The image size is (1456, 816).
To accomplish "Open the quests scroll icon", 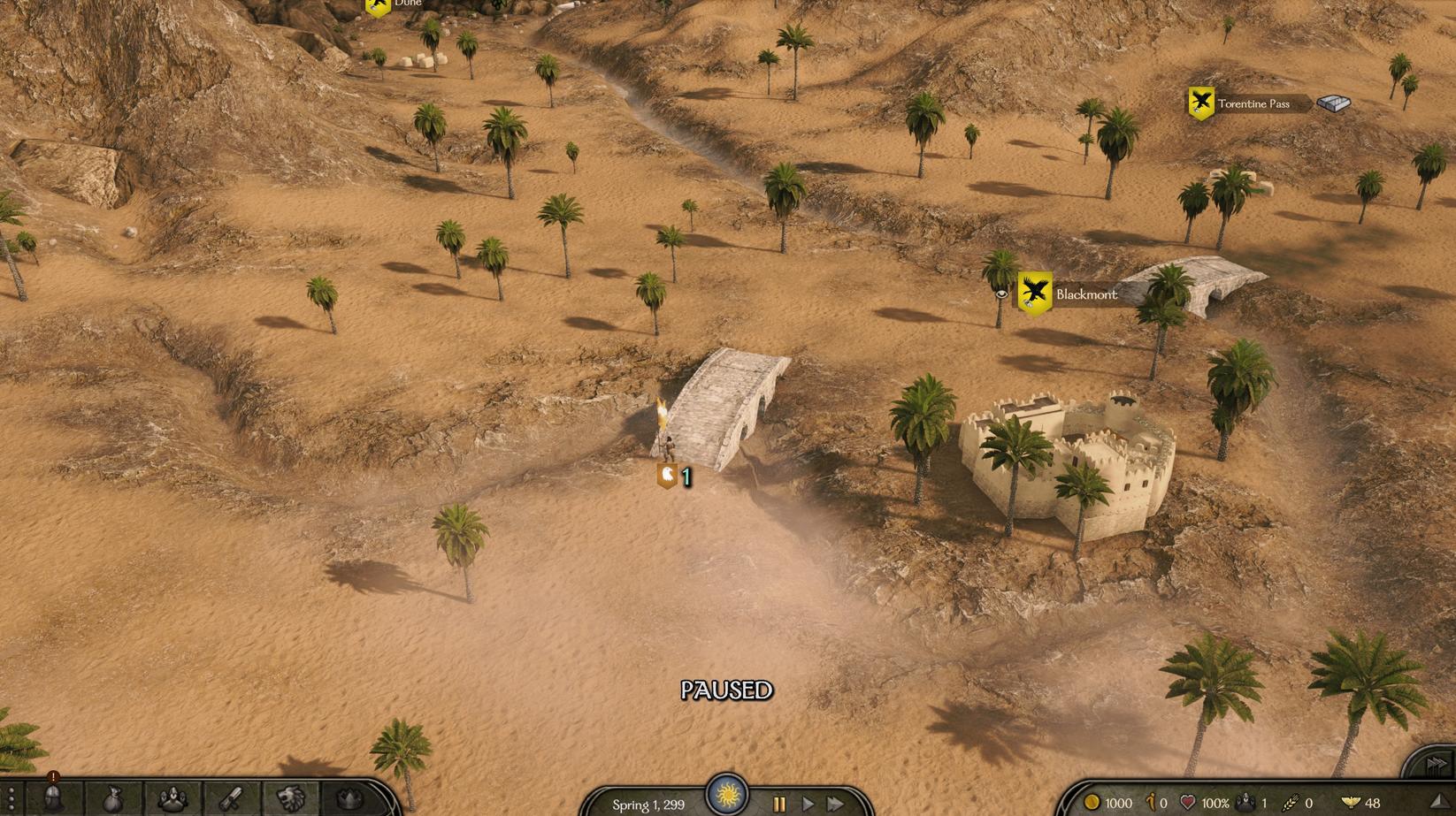I will (x=232, y=800).
